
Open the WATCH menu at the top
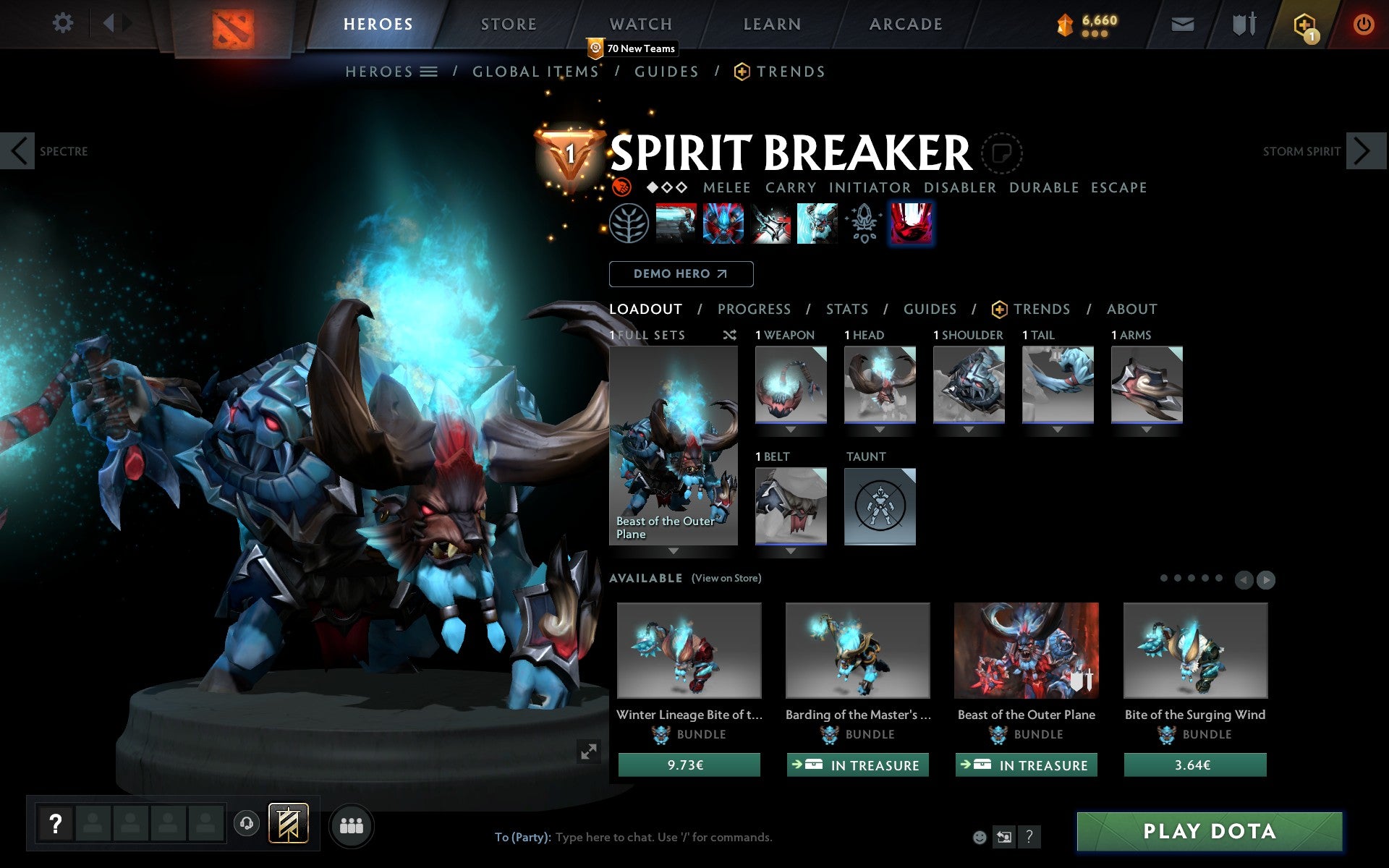(640, 23)
